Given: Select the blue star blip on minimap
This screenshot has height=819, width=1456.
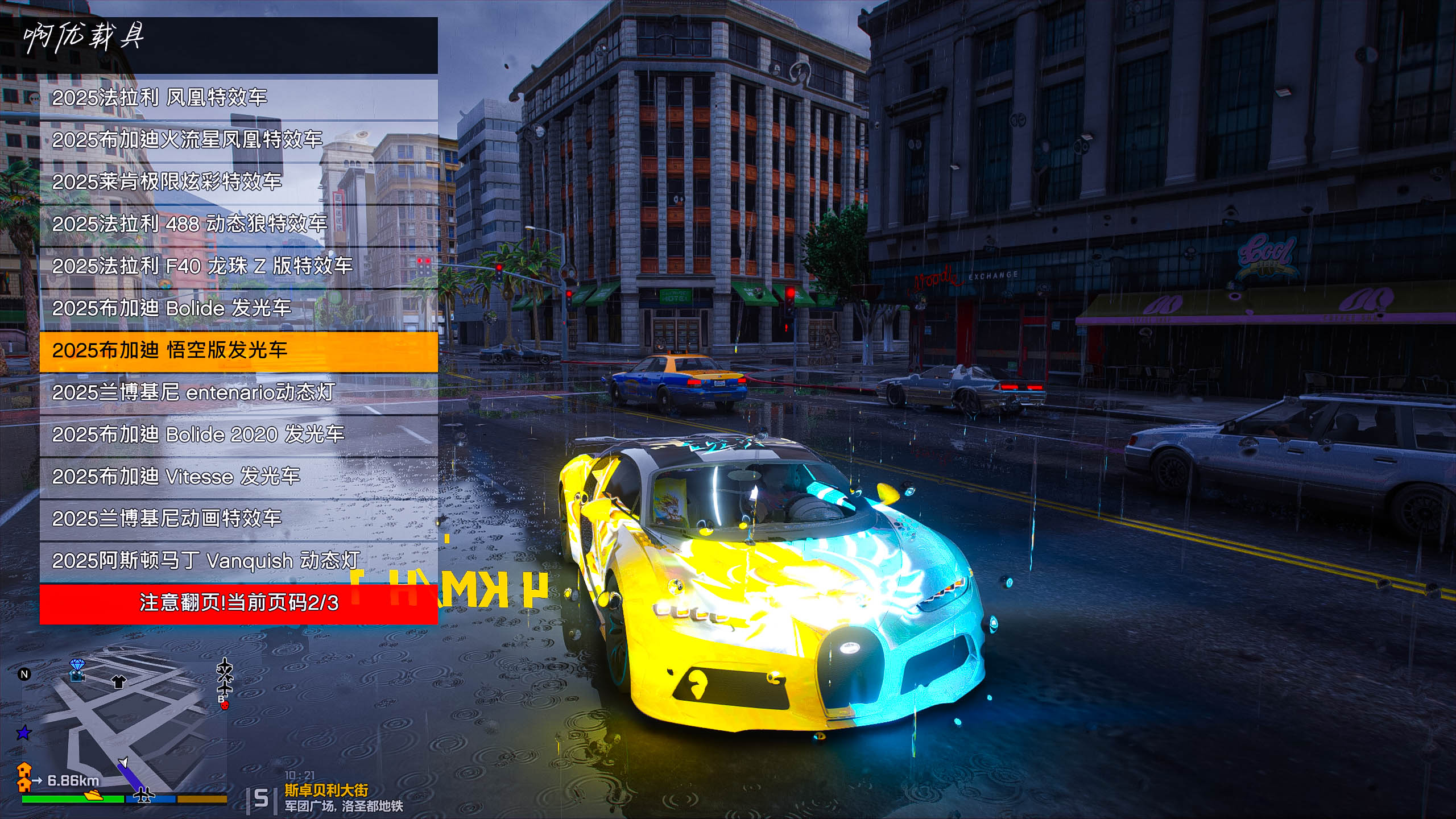Looking at the screenshot, I should tap(23, 733).
